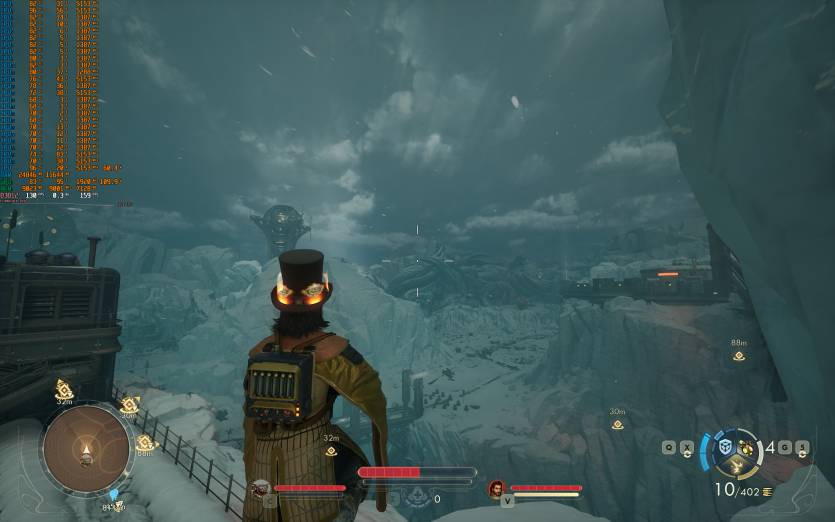Select the bearded companion portrait

pos(496,488)
